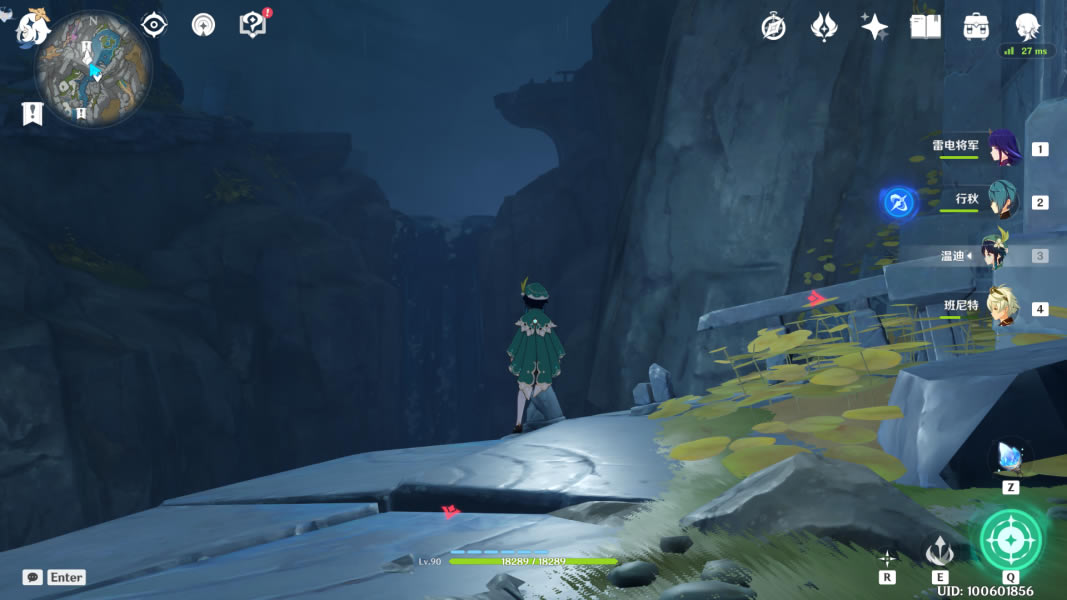This screenshot has width=1067, height=600.
Task: Click the quest banner icon beside the minimap
Action: [32, 113]
